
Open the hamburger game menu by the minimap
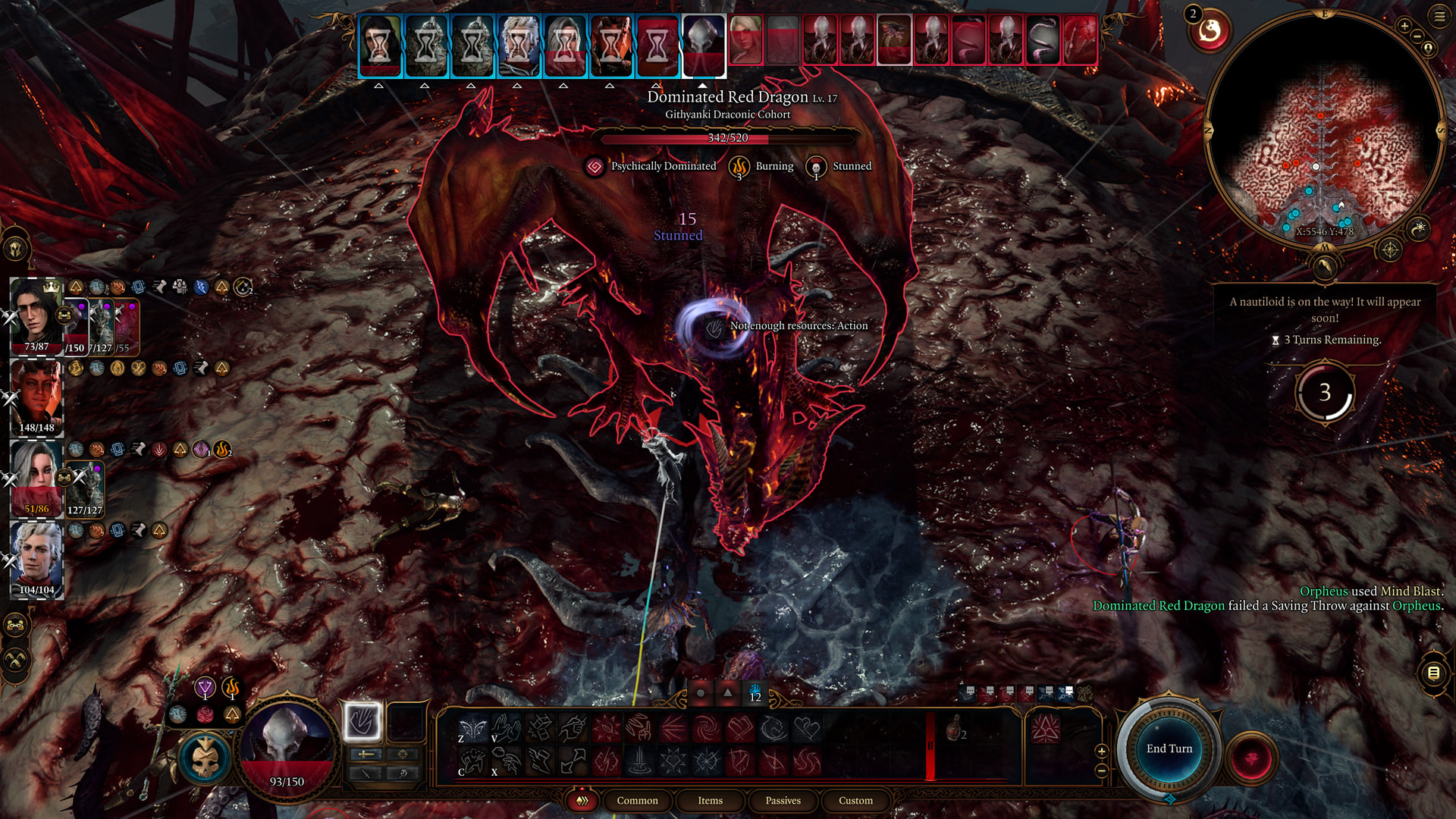coord(1439,16)
